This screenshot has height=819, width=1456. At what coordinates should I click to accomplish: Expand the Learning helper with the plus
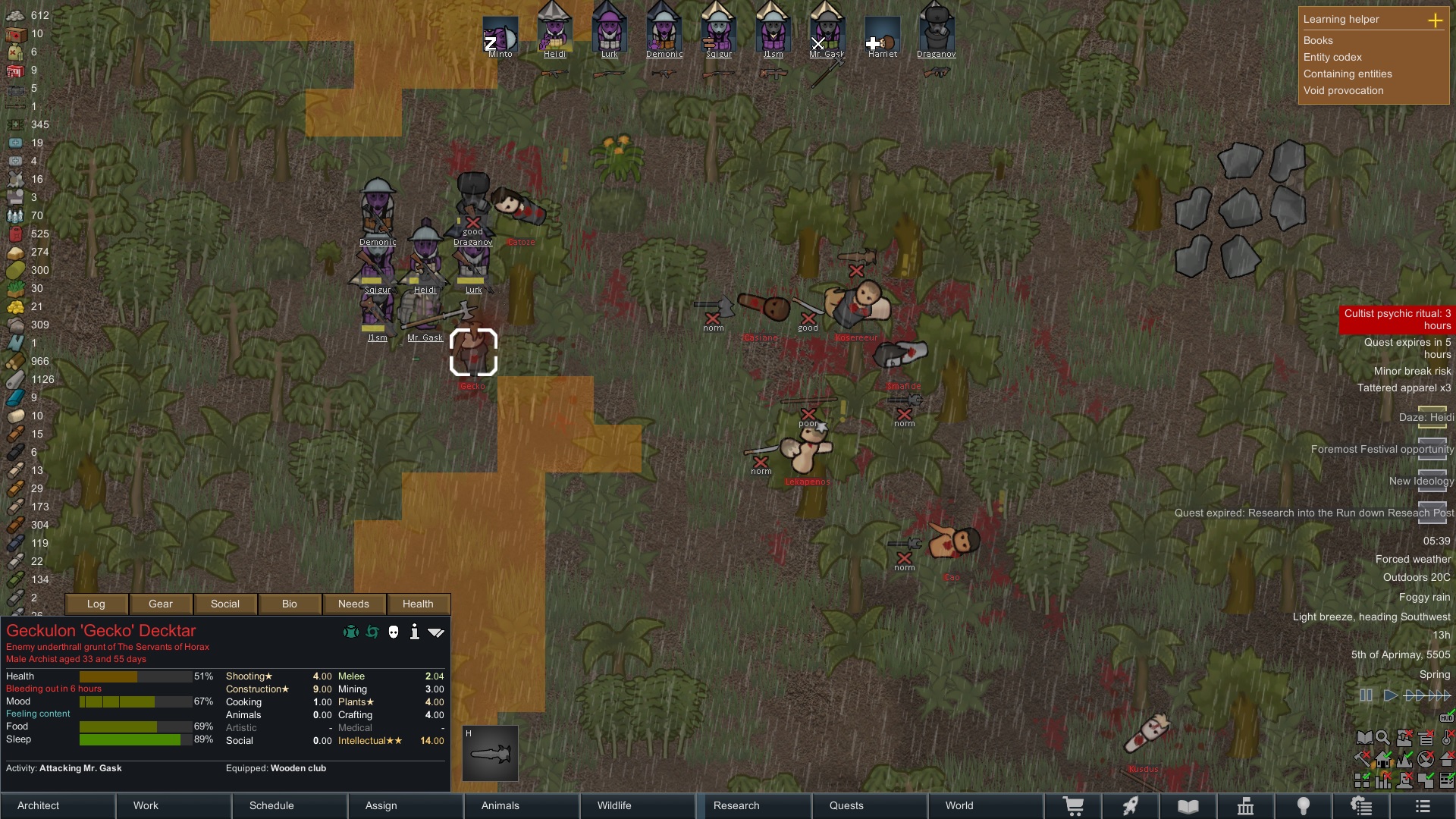click(1437, 20)
